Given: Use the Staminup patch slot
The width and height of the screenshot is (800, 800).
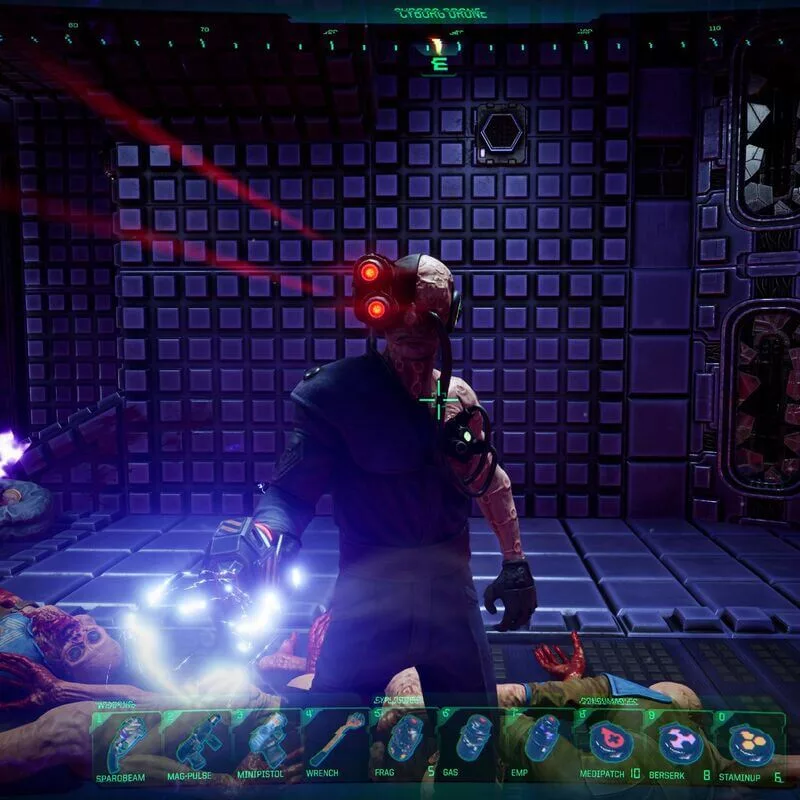Looking at the screenshot, I should click(749, 744).
